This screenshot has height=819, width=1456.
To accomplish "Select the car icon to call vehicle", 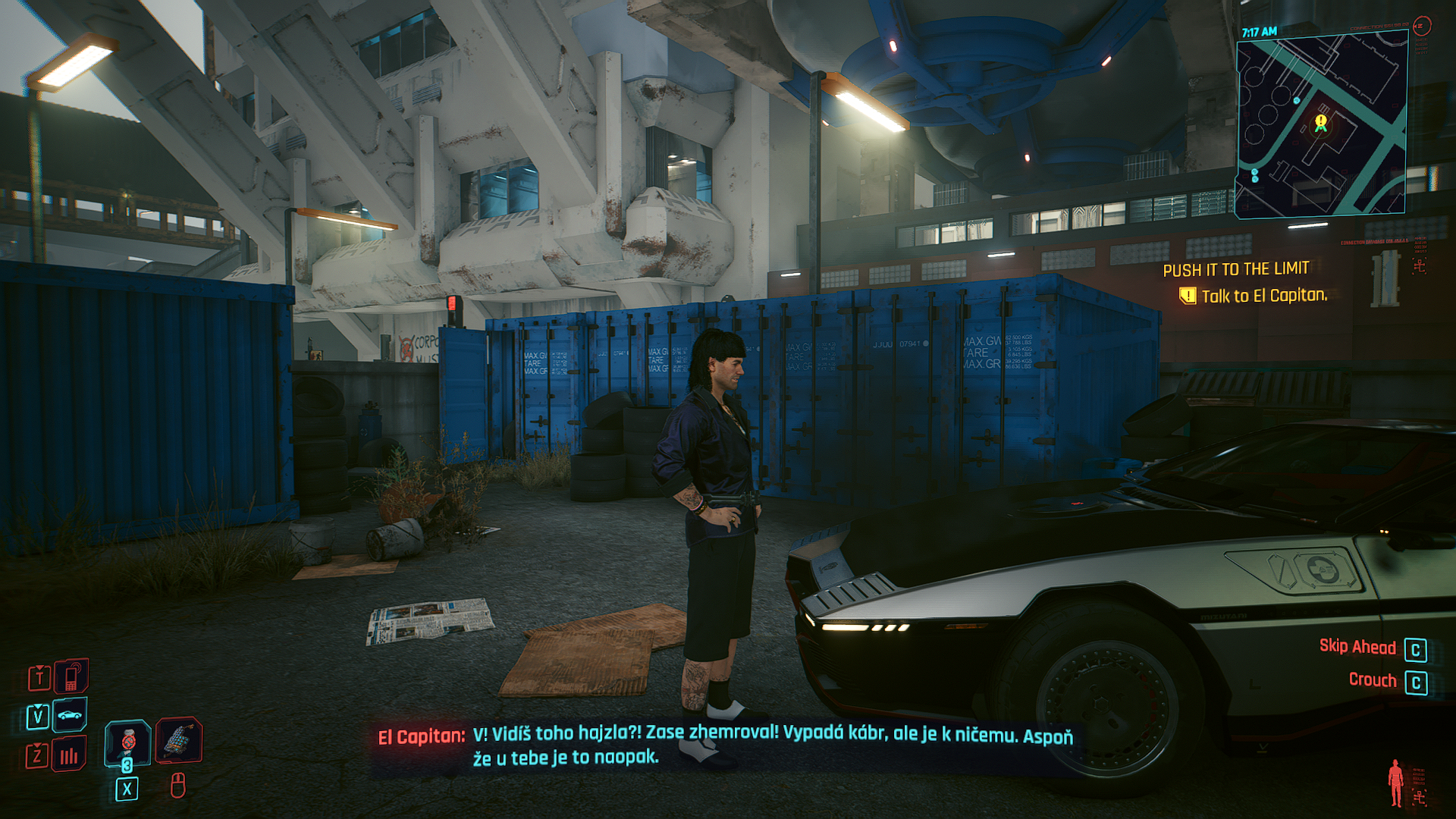I will point(70,715).
